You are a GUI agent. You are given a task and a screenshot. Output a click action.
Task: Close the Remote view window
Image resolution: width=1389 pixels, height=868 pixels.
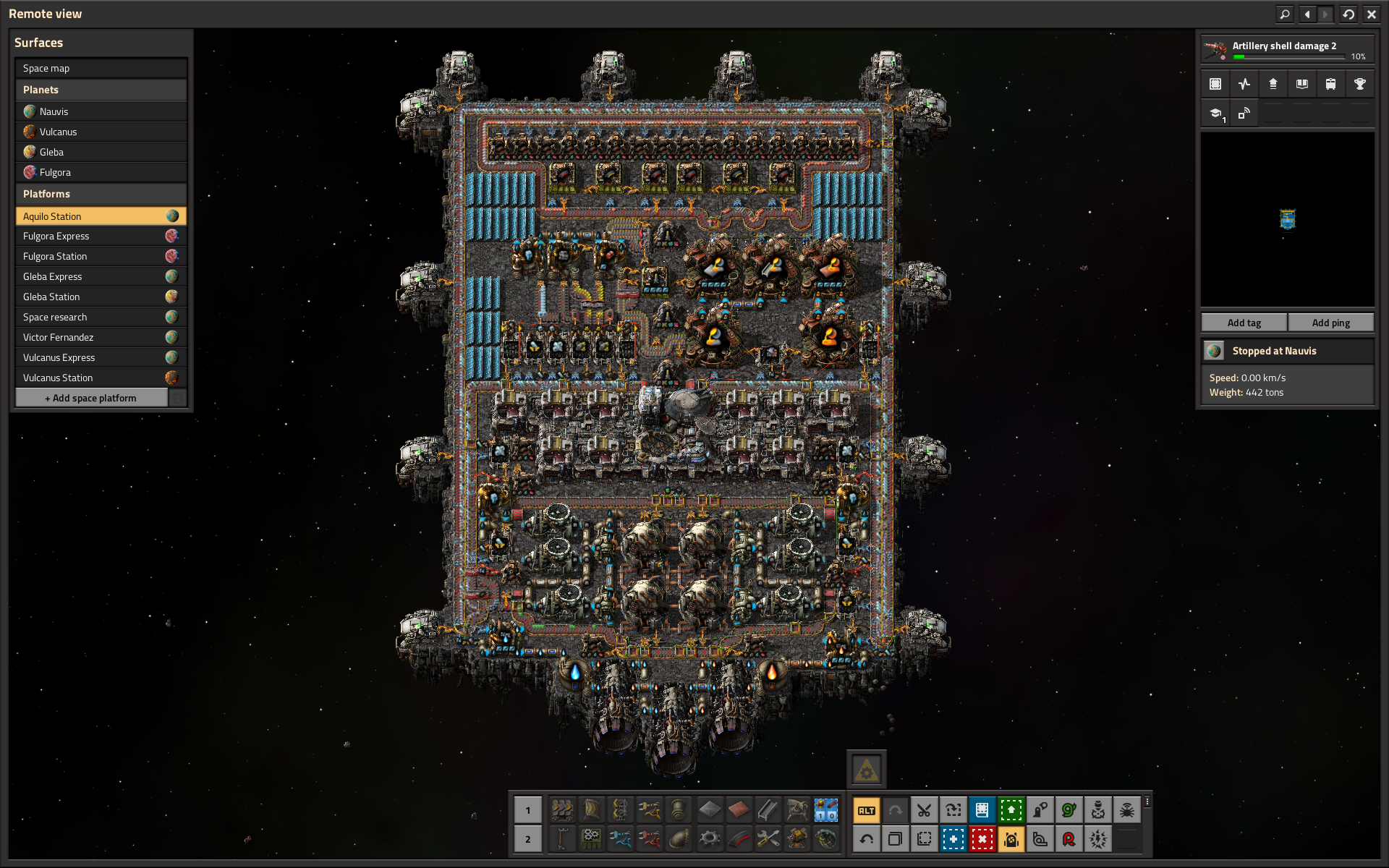(x=1371, y=14)
